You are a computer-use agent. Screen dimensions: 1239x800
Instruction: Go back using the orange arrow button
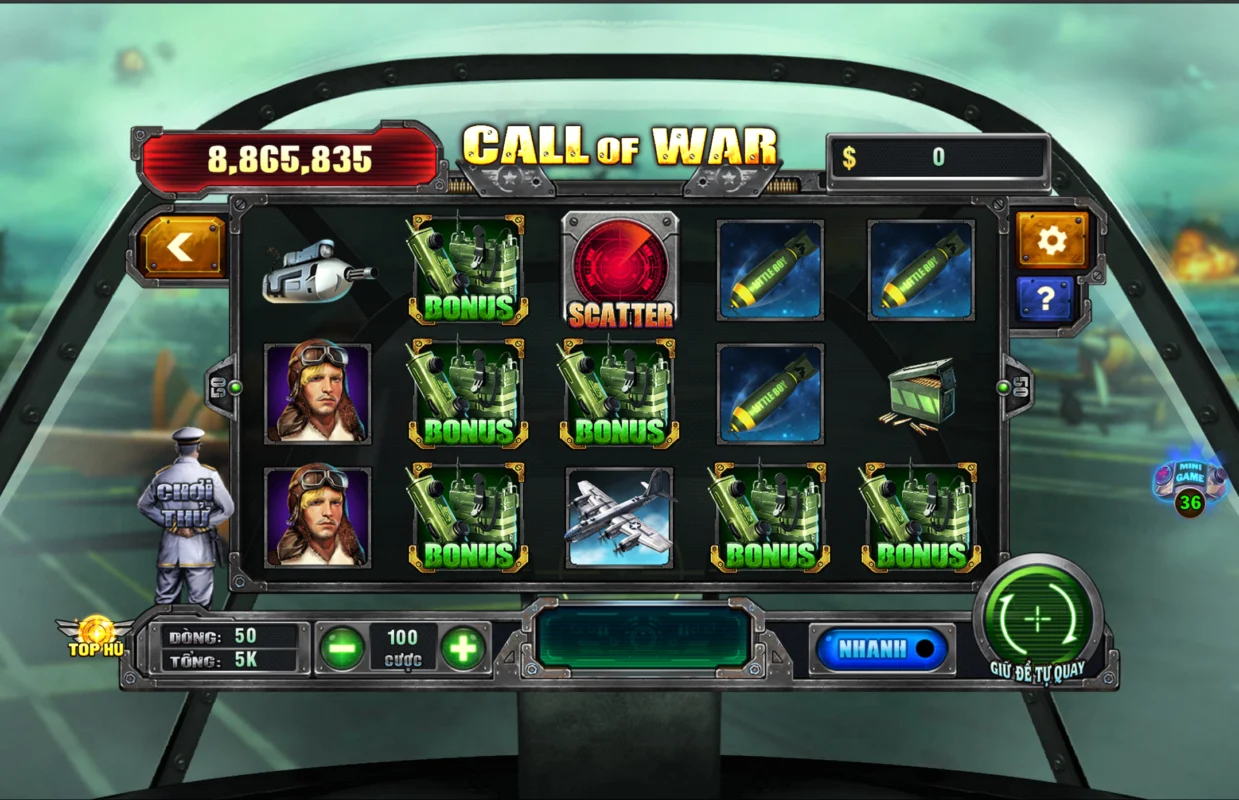pos(182,247)
